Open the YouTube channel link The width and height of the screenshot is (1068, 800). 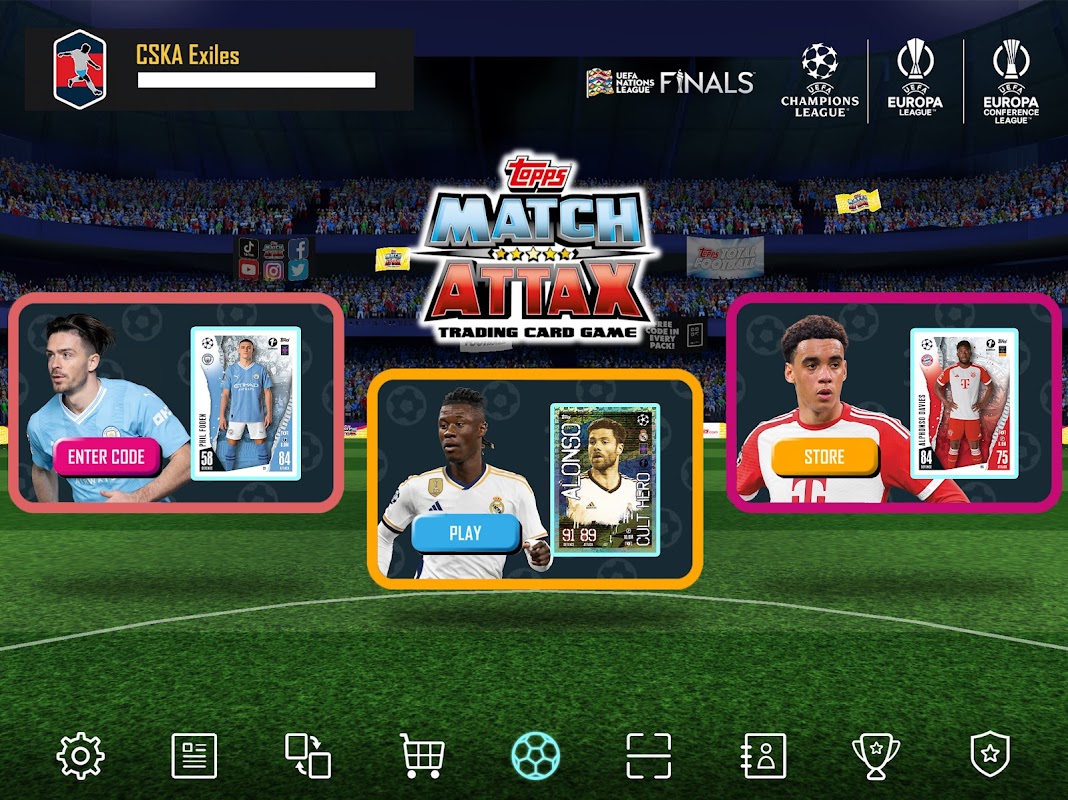(249, 270)
